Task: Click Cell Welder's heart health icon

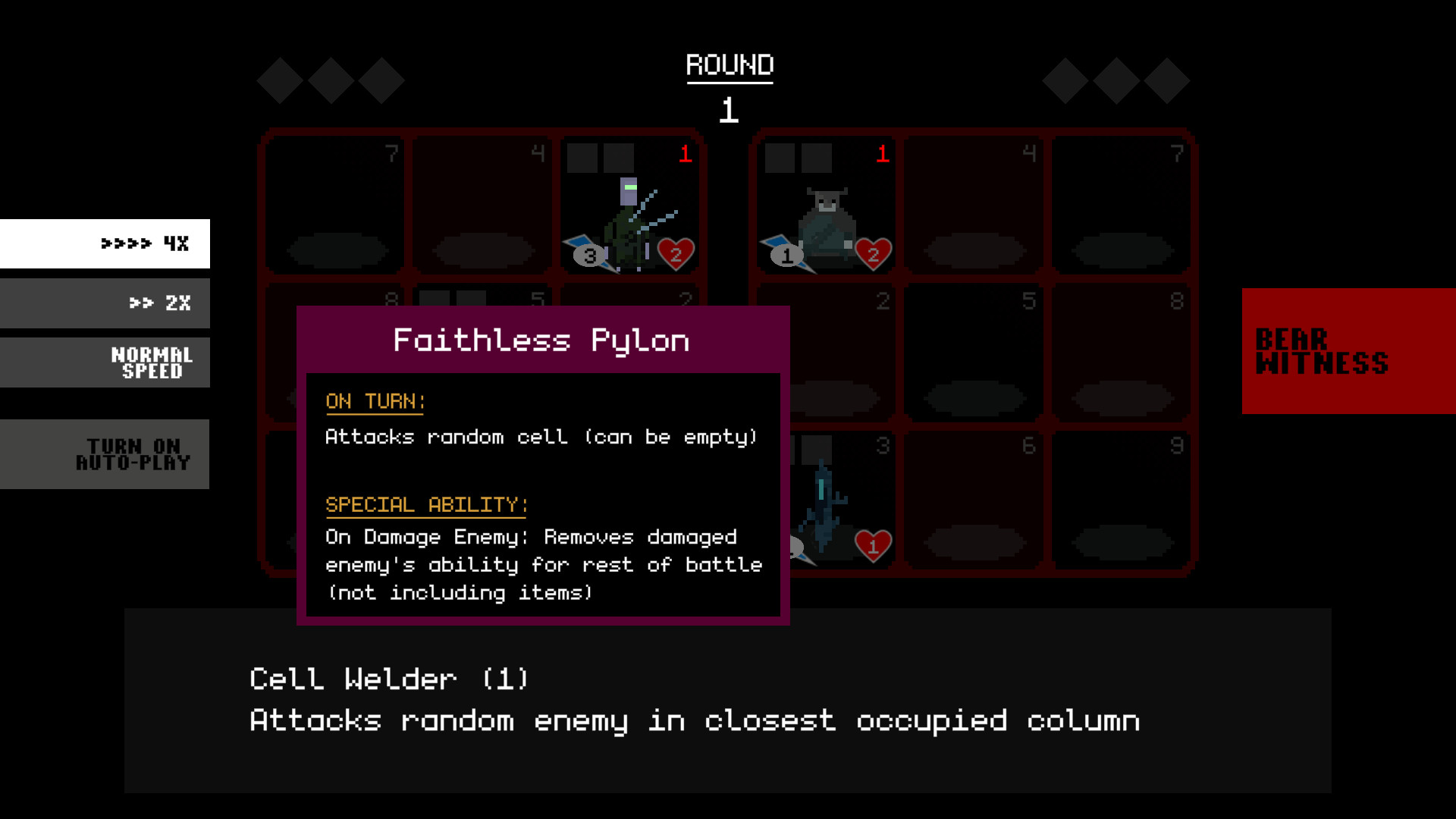Action: click(x=674, y=254)
